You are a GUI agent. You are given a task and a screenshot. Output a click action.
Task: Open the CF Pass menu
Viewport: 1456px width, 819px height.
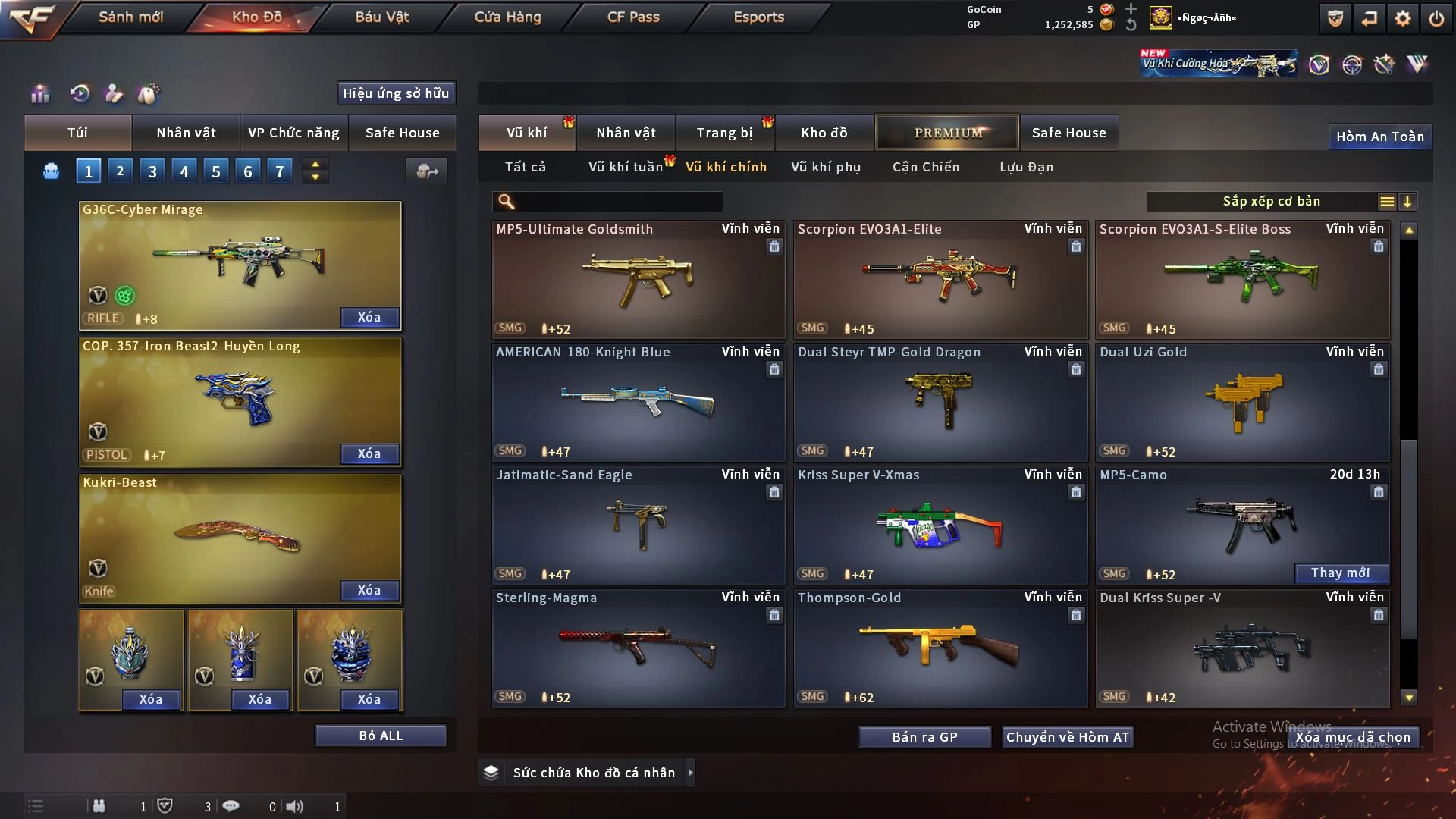[633, 17]
